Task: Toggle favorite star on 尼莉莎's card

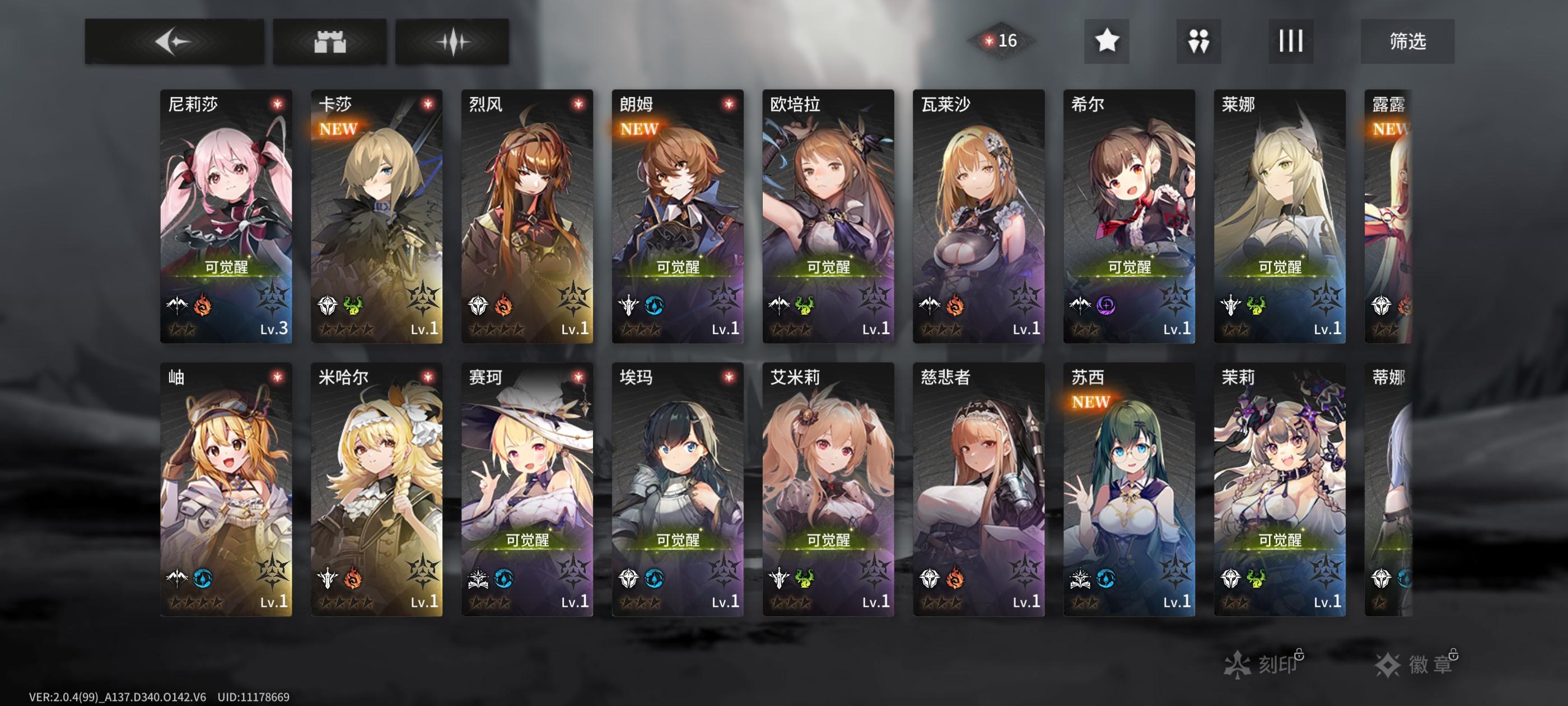Action: tap(279, 103)
